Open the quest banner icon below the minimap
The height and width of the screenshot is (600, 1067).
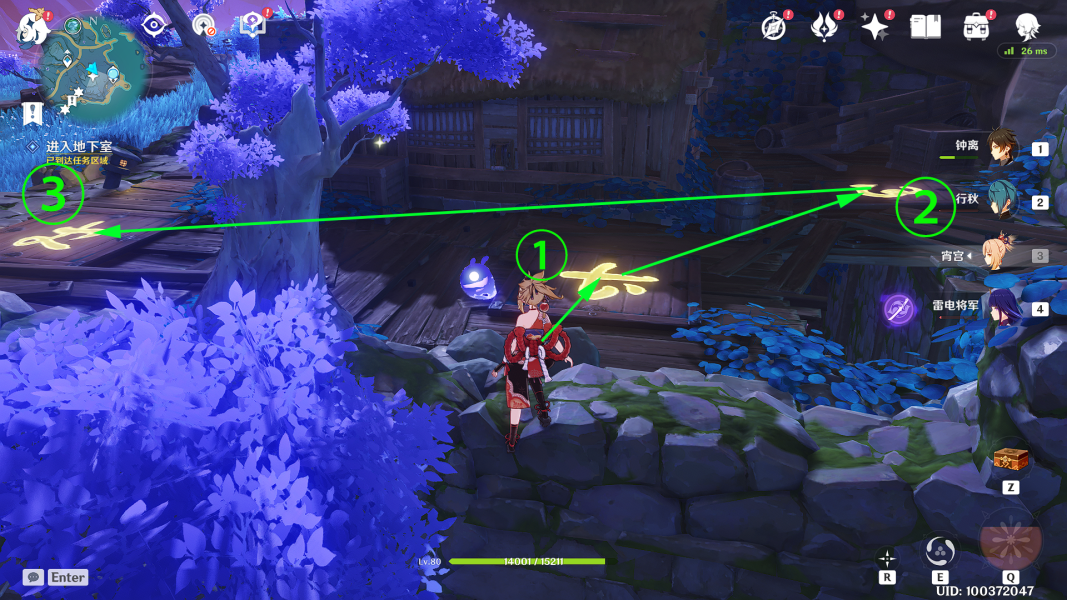point(31,111)
